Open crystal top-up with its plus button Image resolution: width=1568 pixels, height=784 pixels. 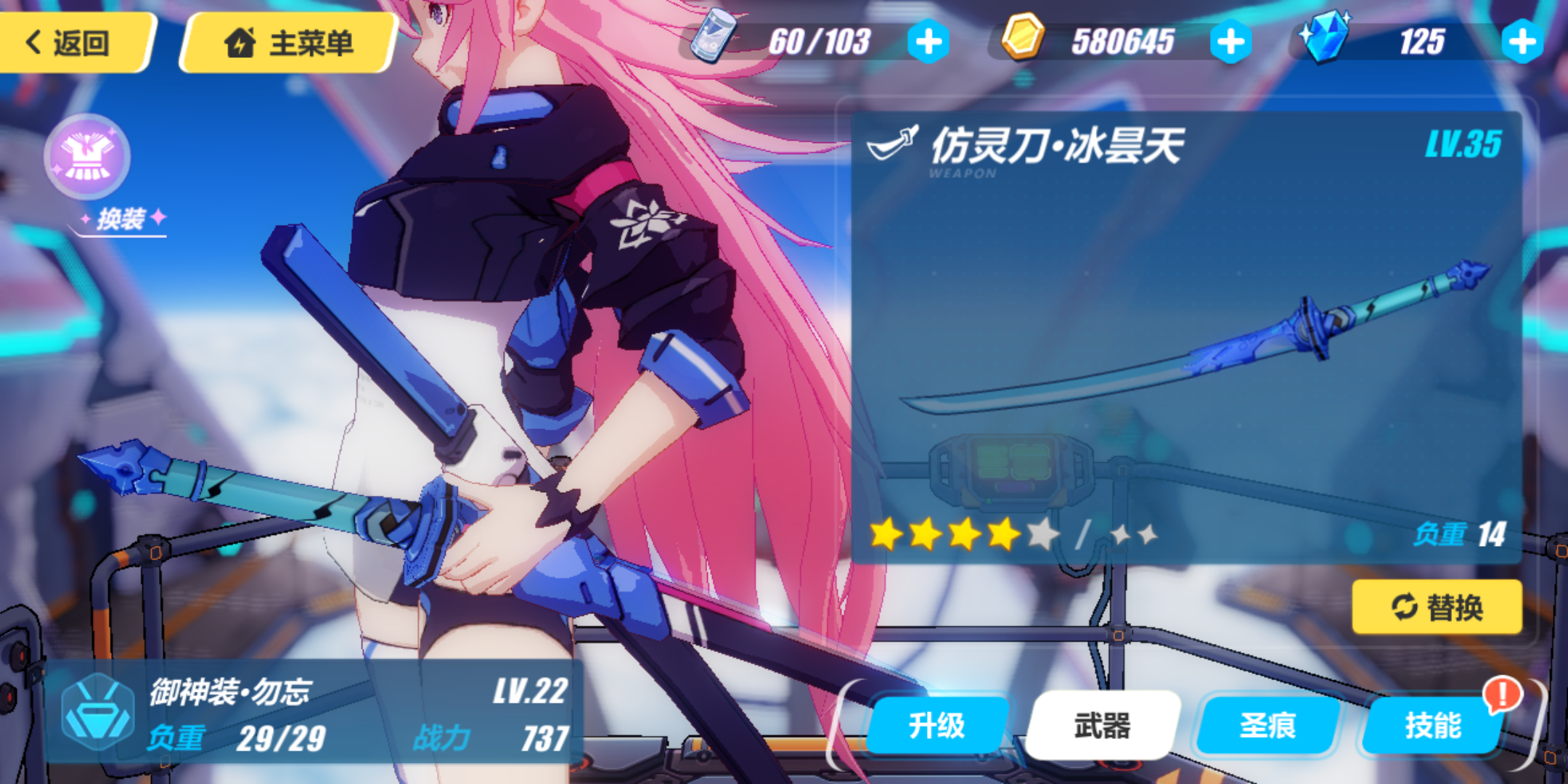tap(1523, 41)
